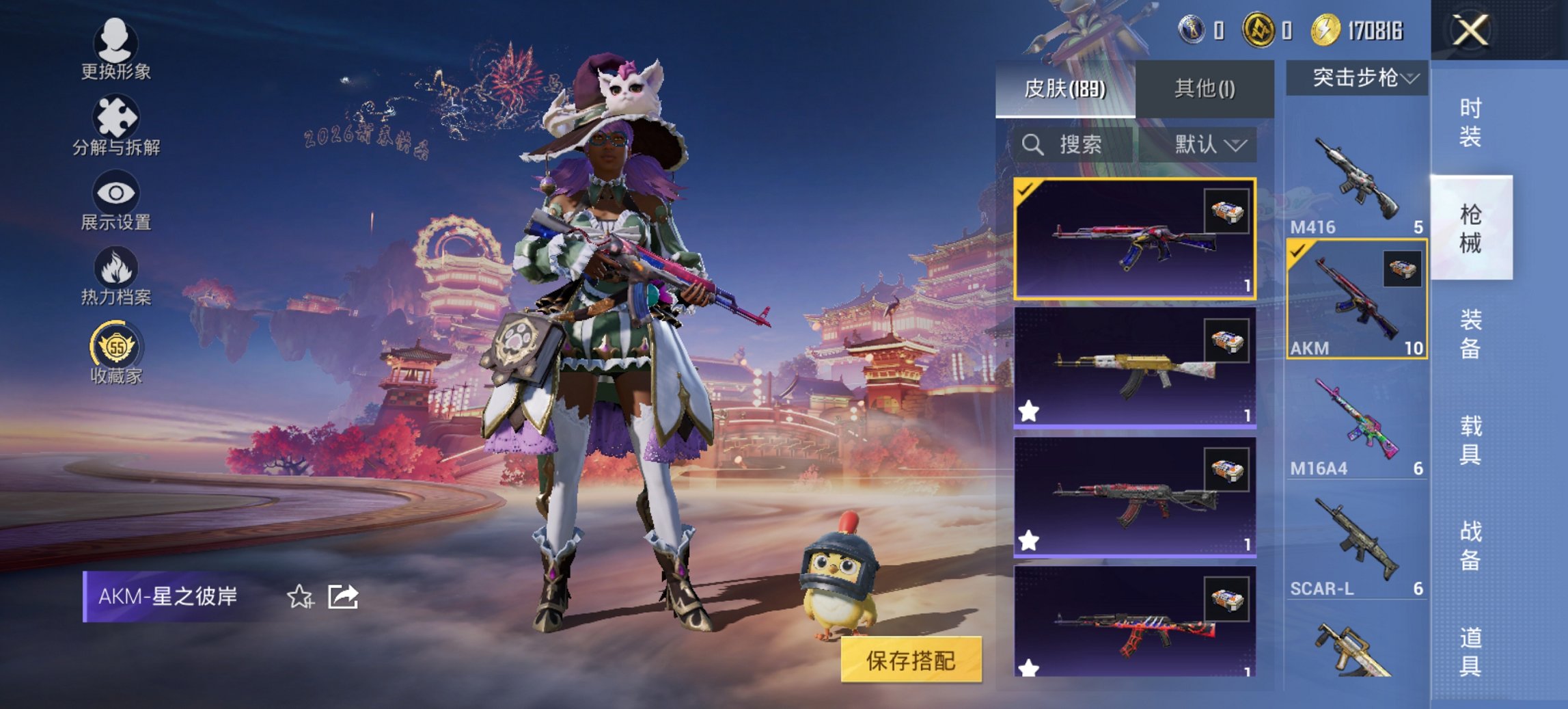Open the 更换形象 change-avatar panel

(x=116, y=46)
